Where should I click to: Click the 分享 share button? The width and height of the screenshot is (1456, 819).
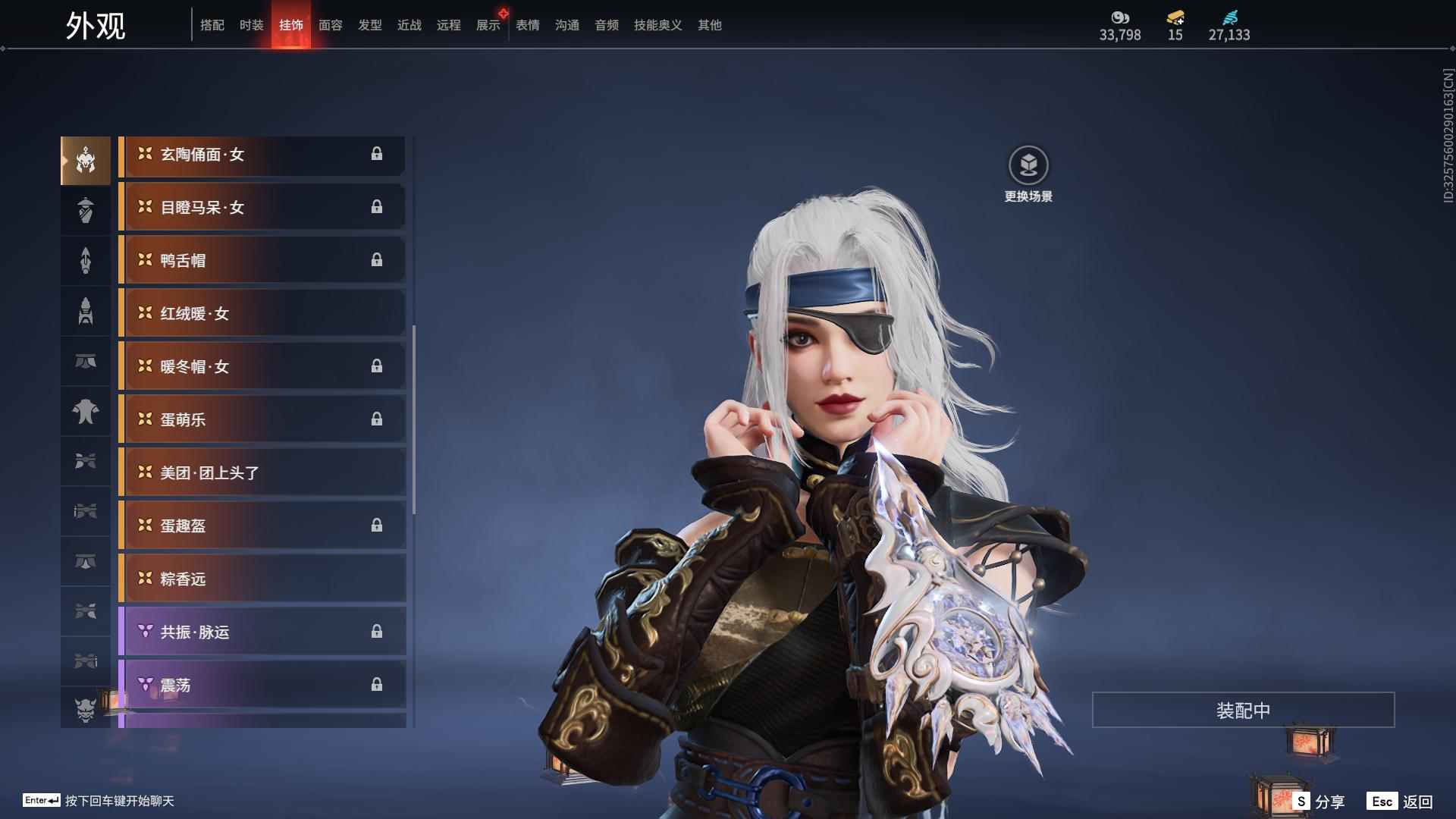tap(1319, 802)
